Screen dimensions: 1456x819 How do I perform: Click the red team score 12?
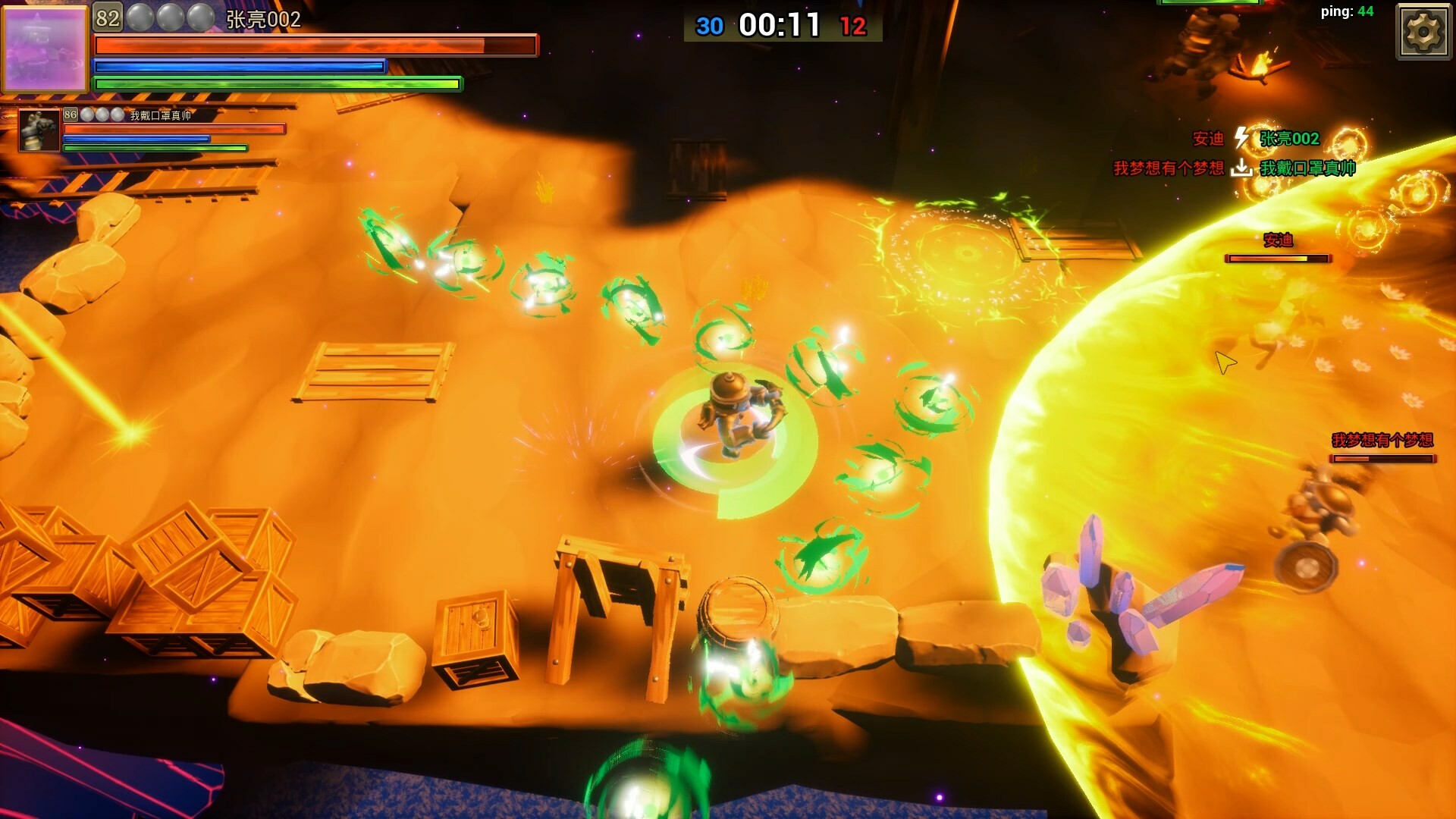853,26
